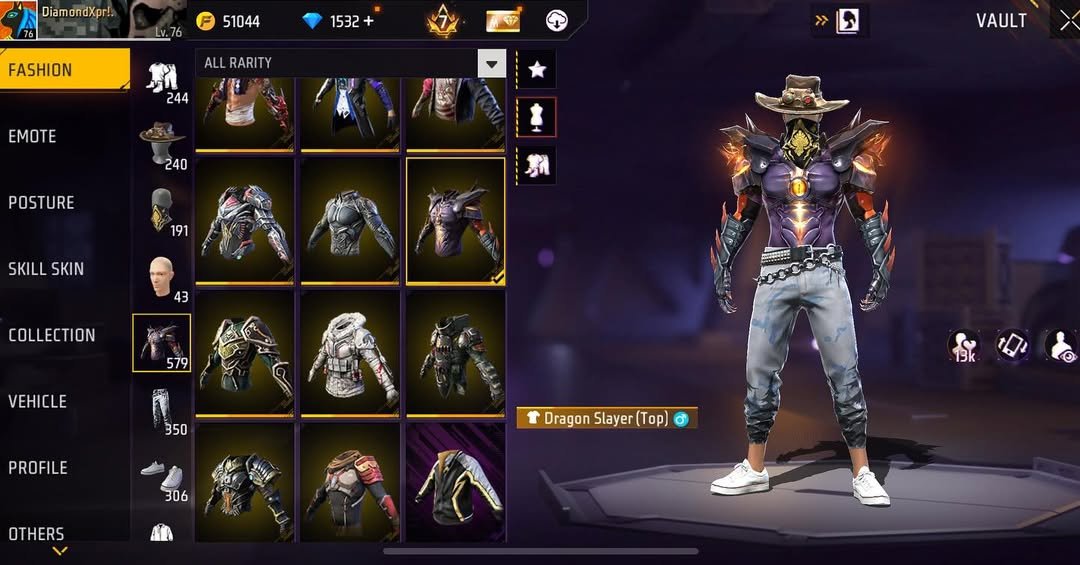Close the Vault screen
Screen dimensions: 1080x565
(1067, 20)
